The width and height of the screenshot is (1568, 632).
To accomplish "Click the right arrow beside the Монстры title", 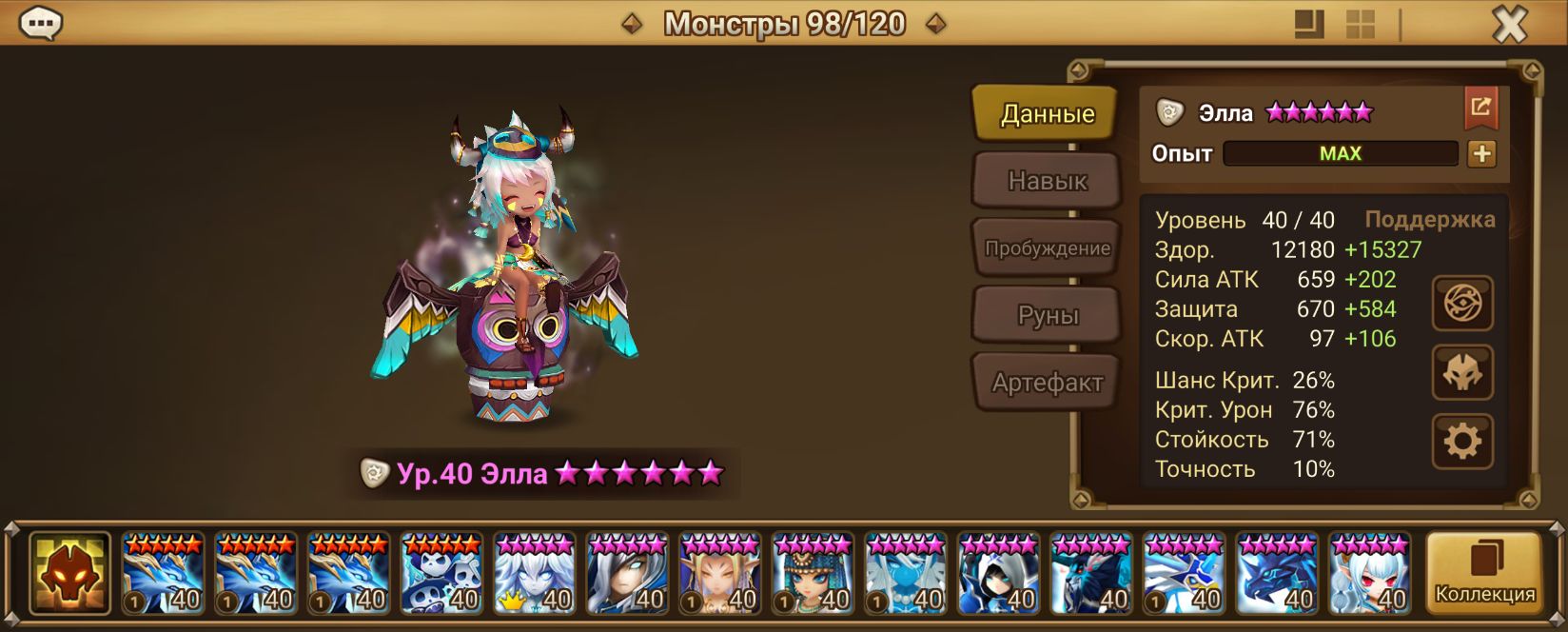I will pyautogui.click(x=936, y=24).
